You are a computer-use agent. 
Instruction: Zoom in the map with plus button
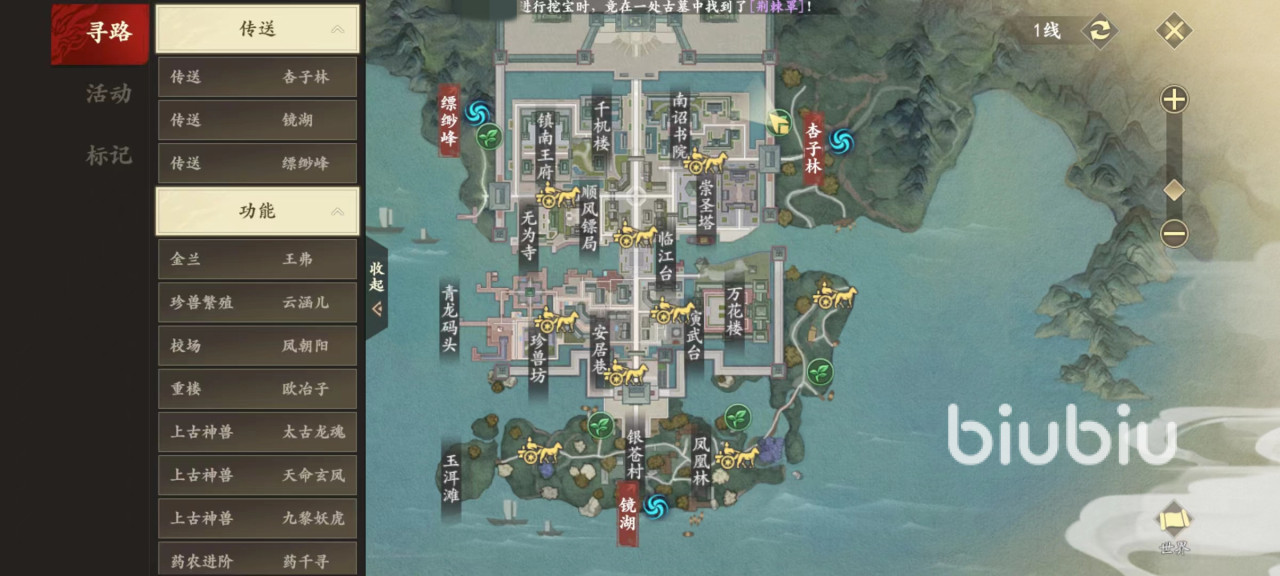1174,100
